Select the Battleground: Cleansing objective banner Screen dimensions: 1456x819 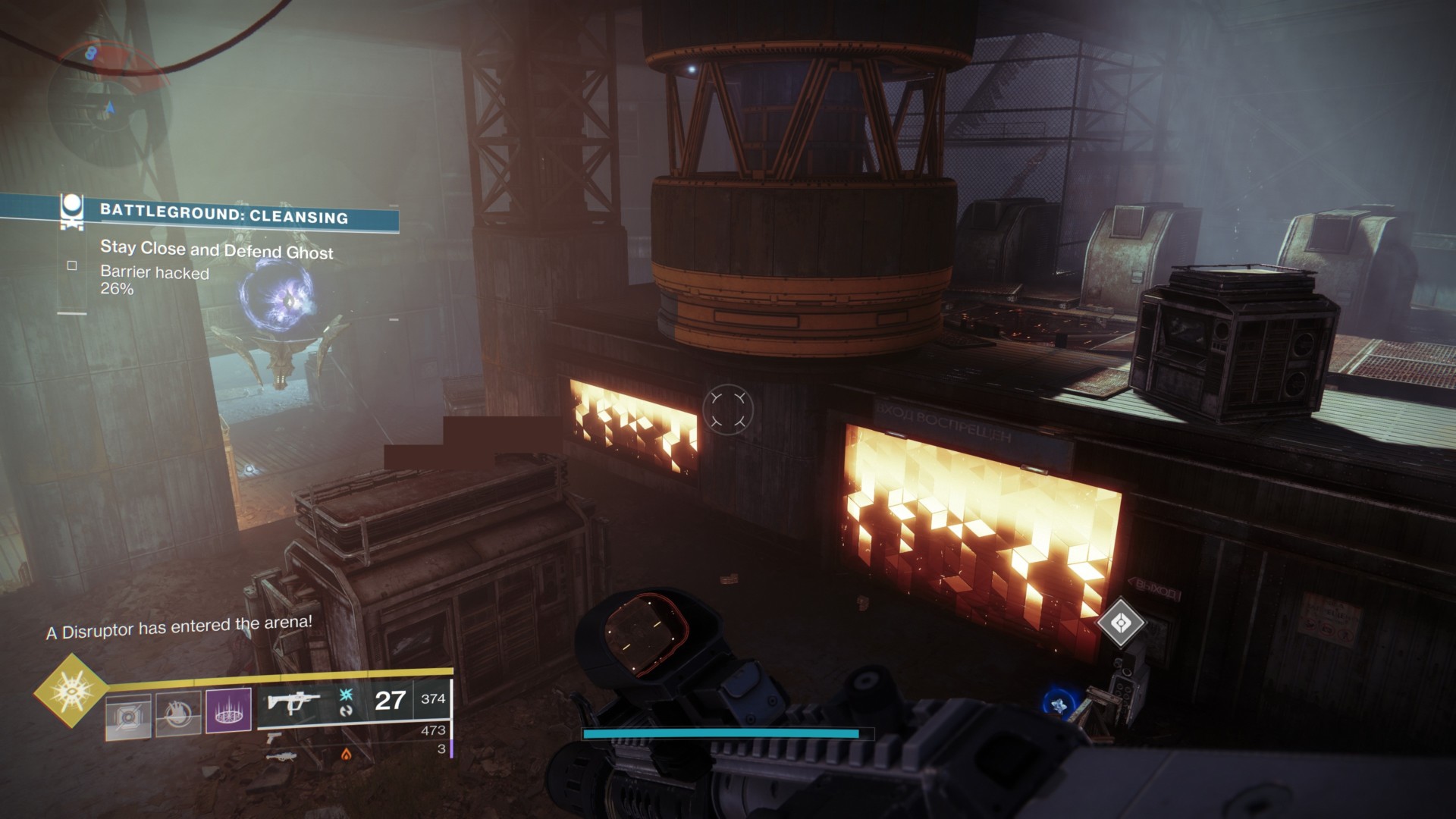(224, 215)
